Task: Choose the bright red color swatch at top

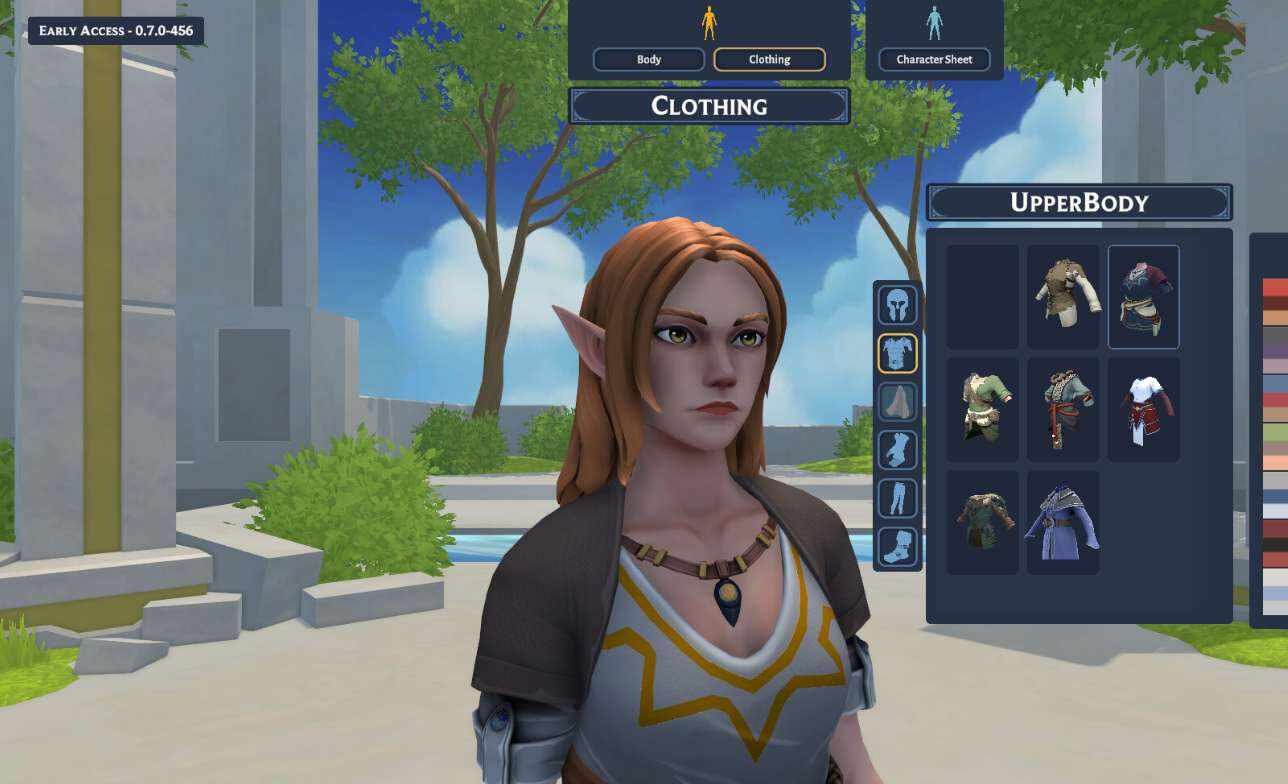Action: [x=1275, y=287]
